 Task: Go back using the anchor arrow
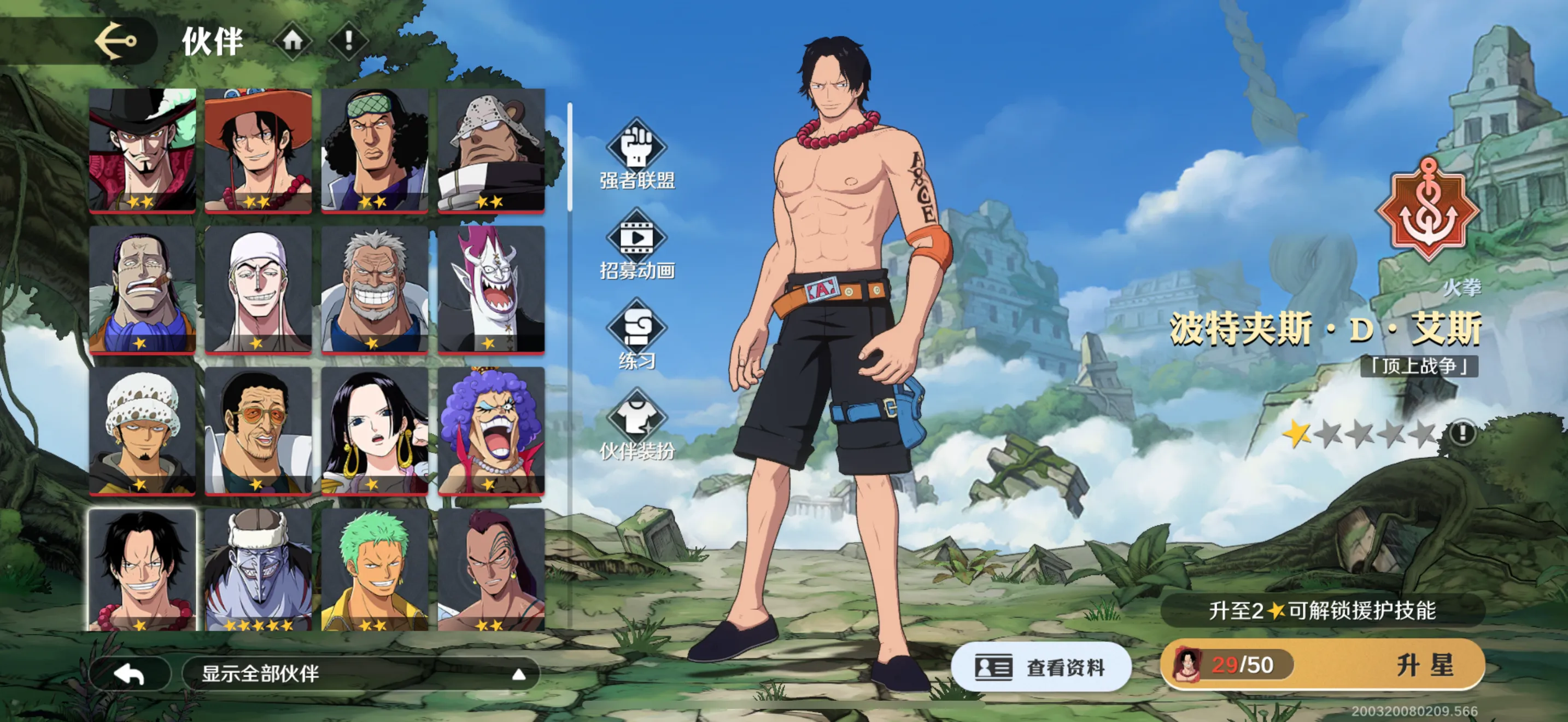coord(116,41)
